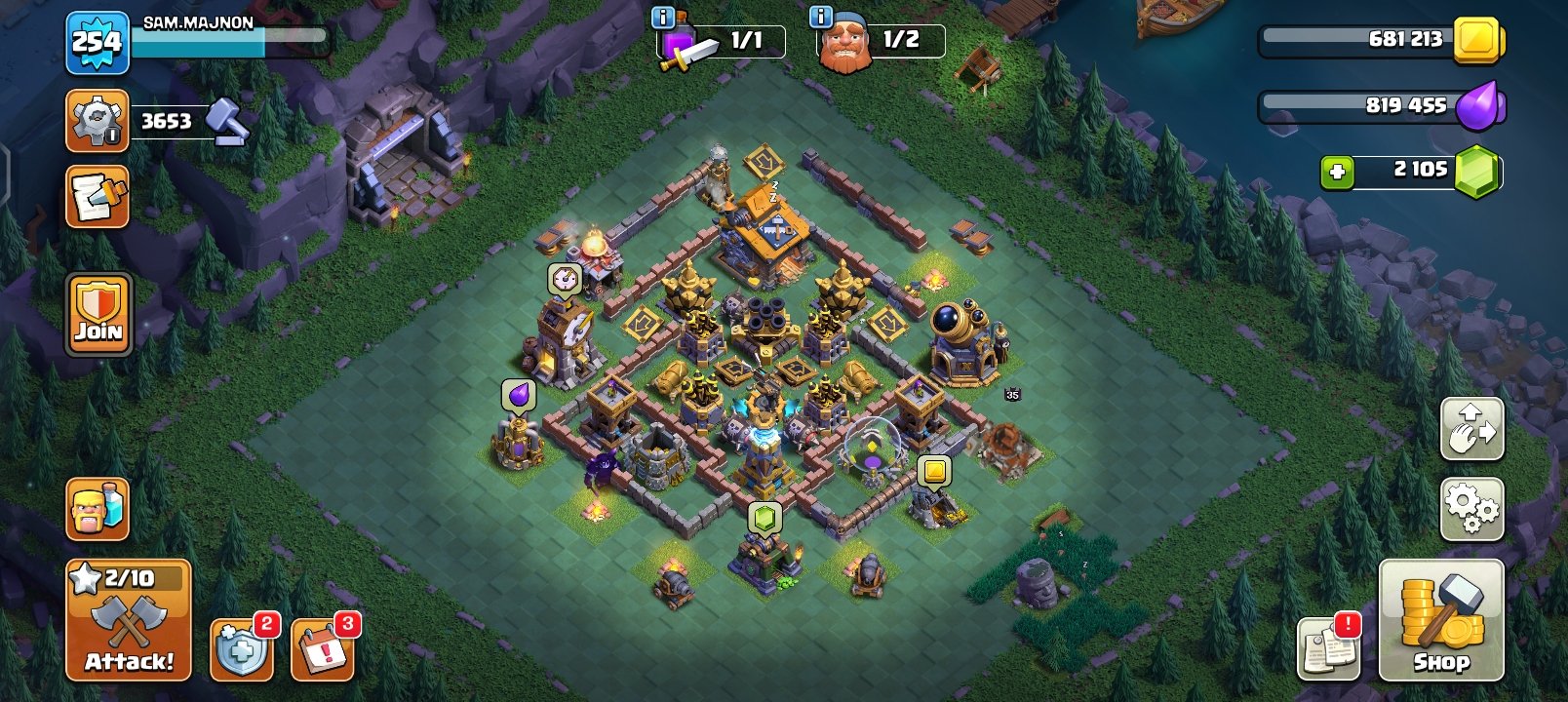The width and height of the screenshot is (1568, 702).
Task: Click the layout editor arrows icon
Action: pyautogui.click(x=1473, y=427)
